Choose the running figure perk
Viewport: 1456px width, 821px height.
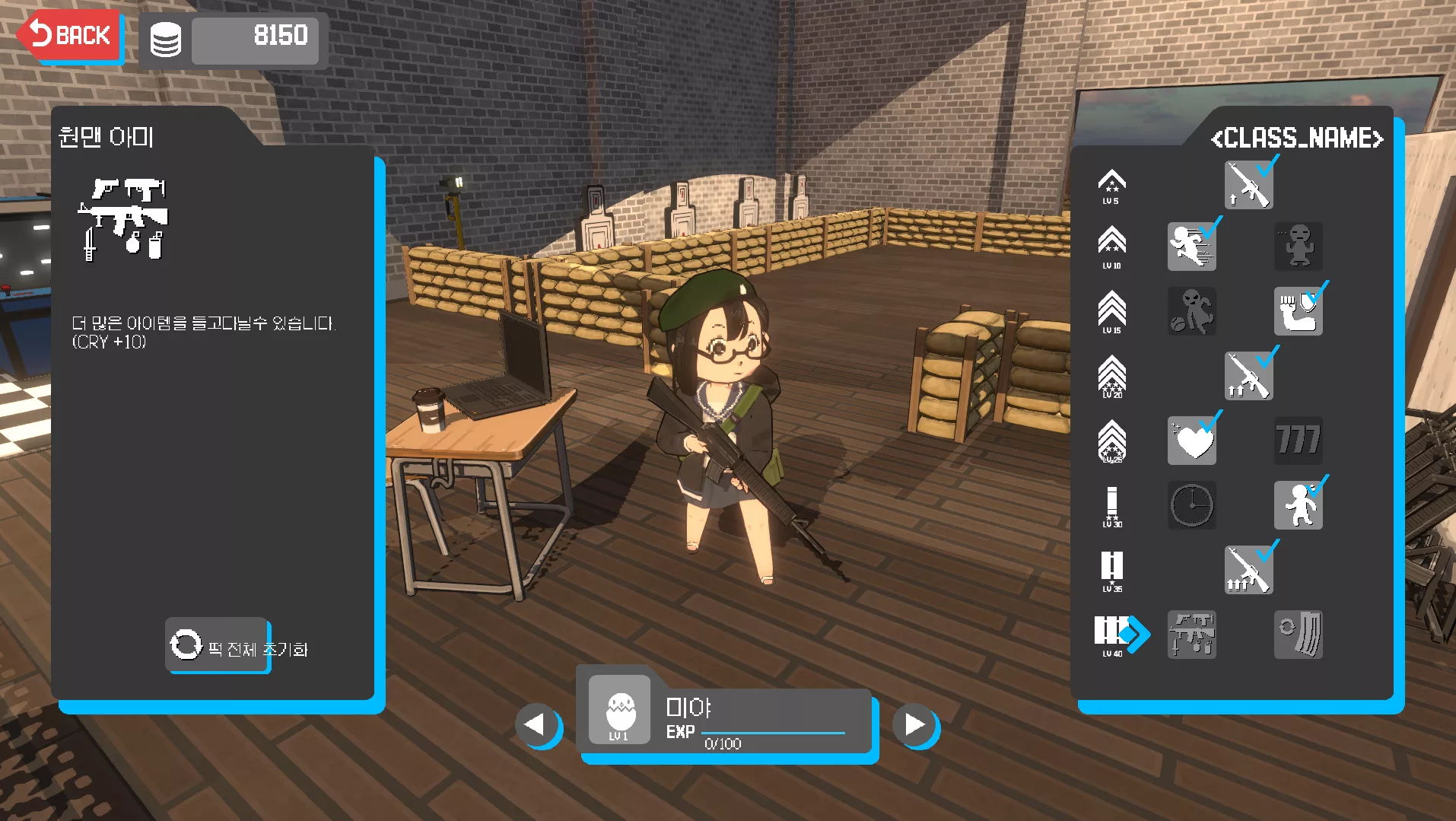click(1191, 247)
